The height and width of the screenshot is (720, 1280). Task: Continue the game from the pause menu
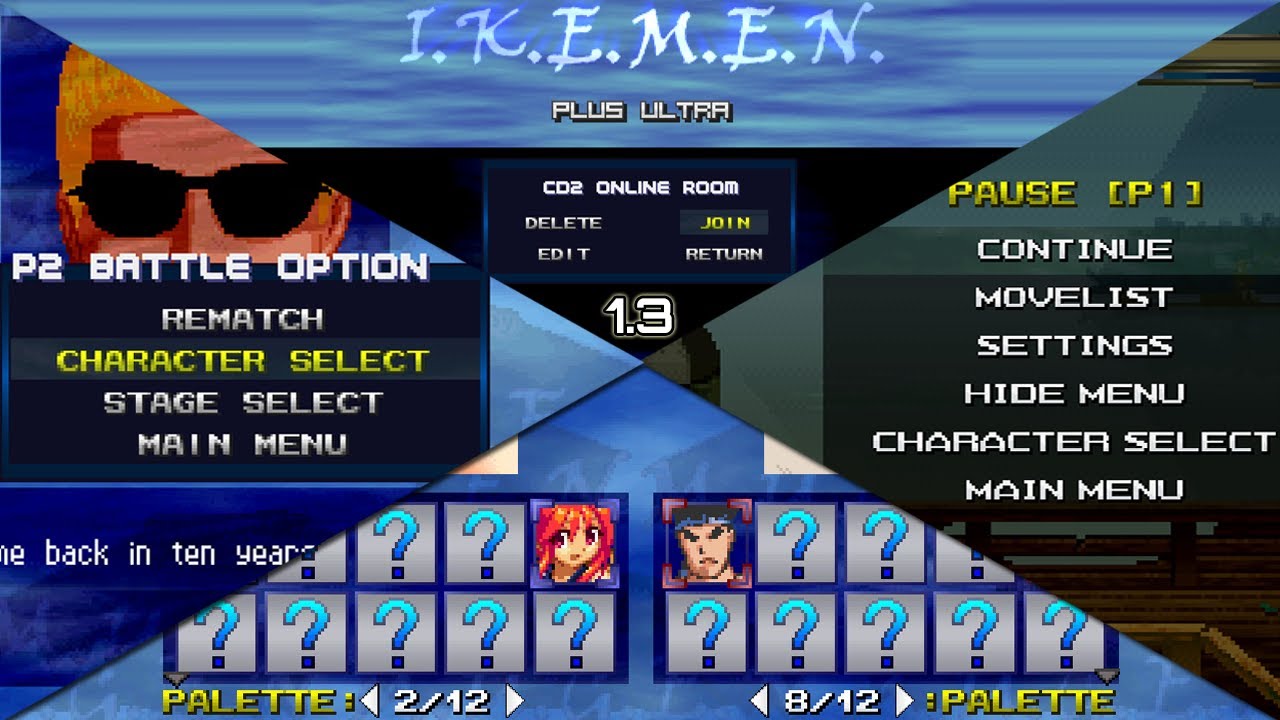1074,249
